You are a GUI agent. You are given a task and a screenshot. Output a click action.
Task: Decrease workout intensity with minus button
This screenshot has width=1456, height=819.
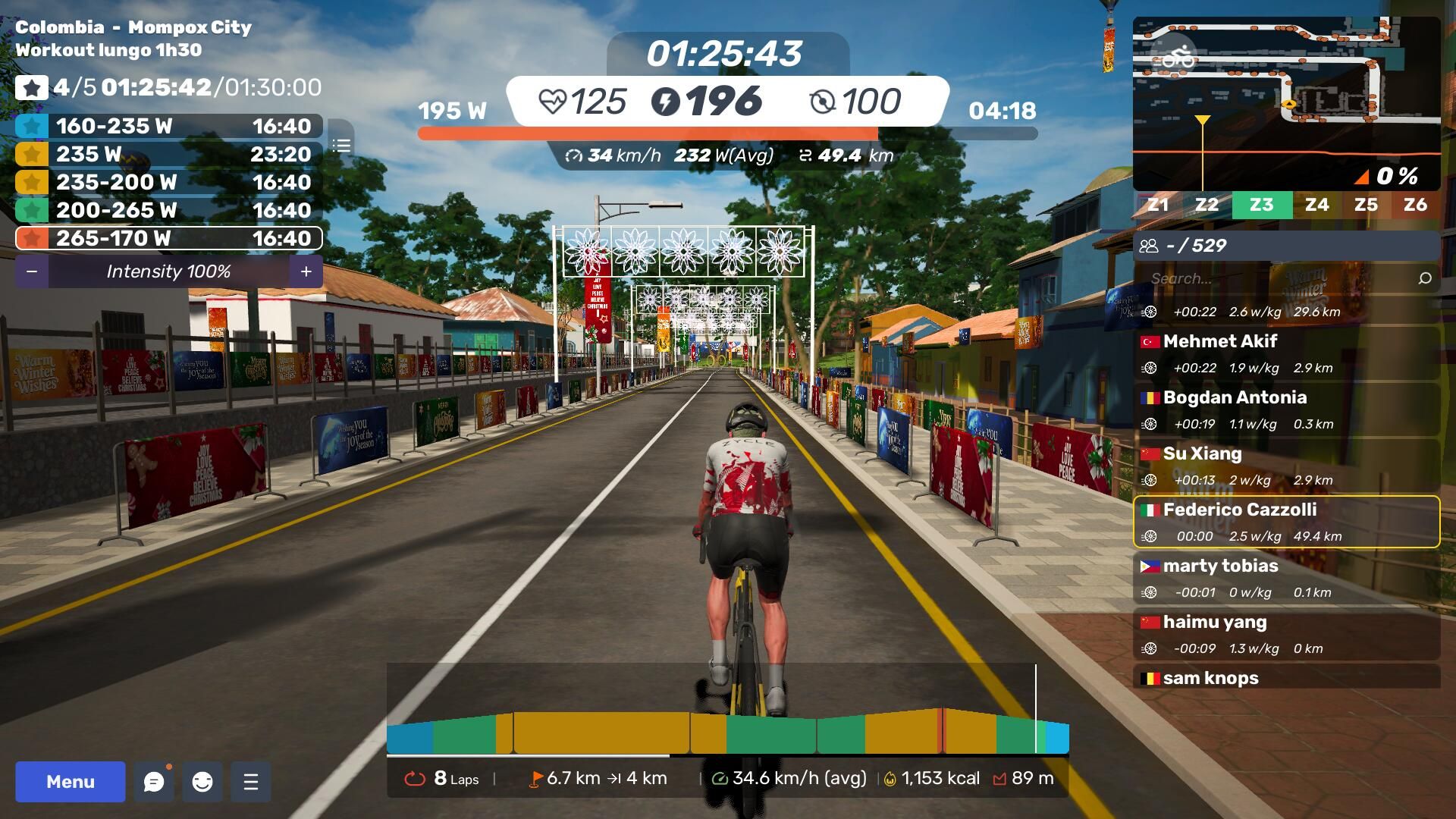coord(32,271)
